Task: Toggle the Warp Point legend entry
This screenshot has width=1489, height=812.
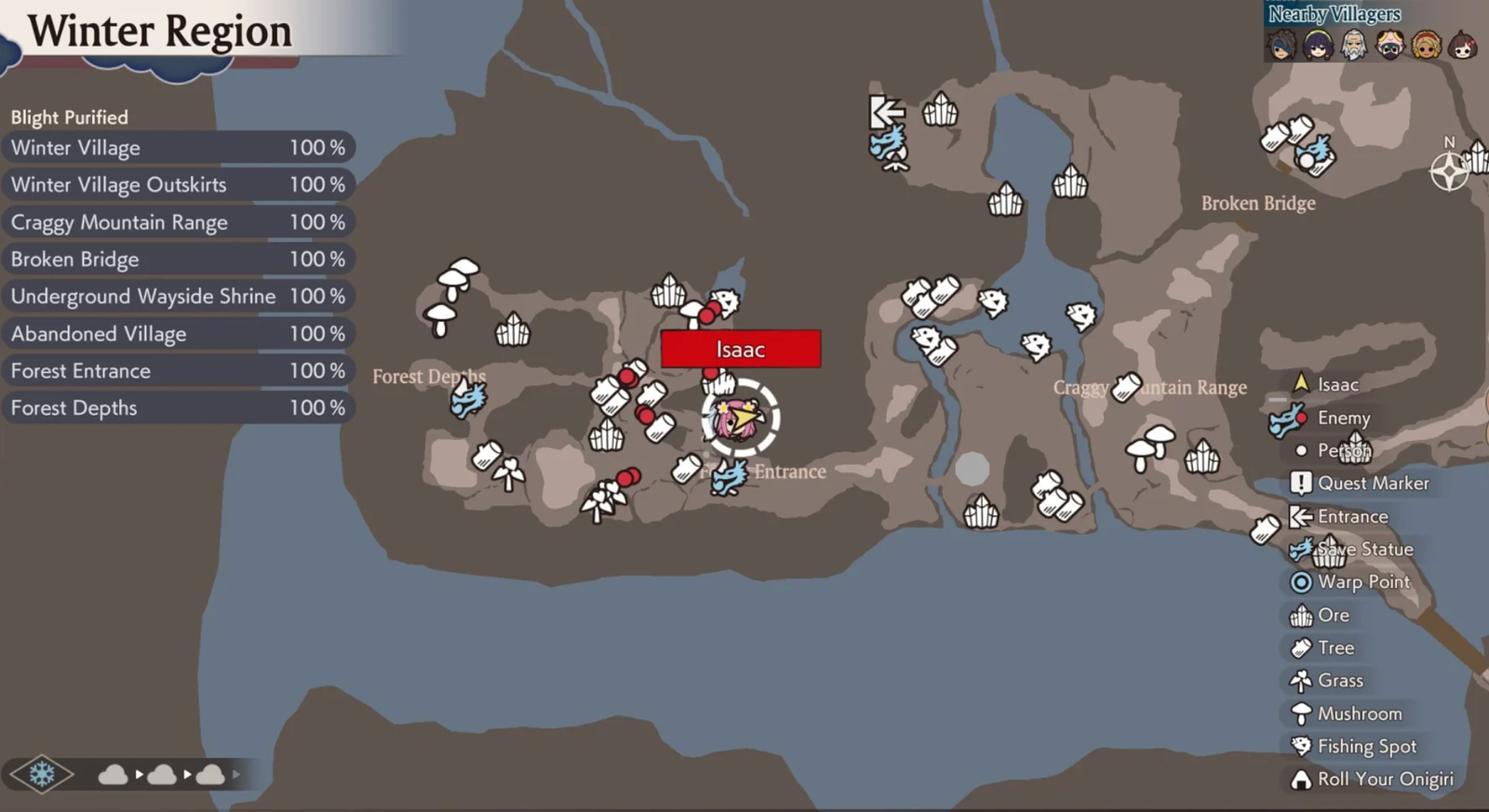Action: tap(1362, 582)
